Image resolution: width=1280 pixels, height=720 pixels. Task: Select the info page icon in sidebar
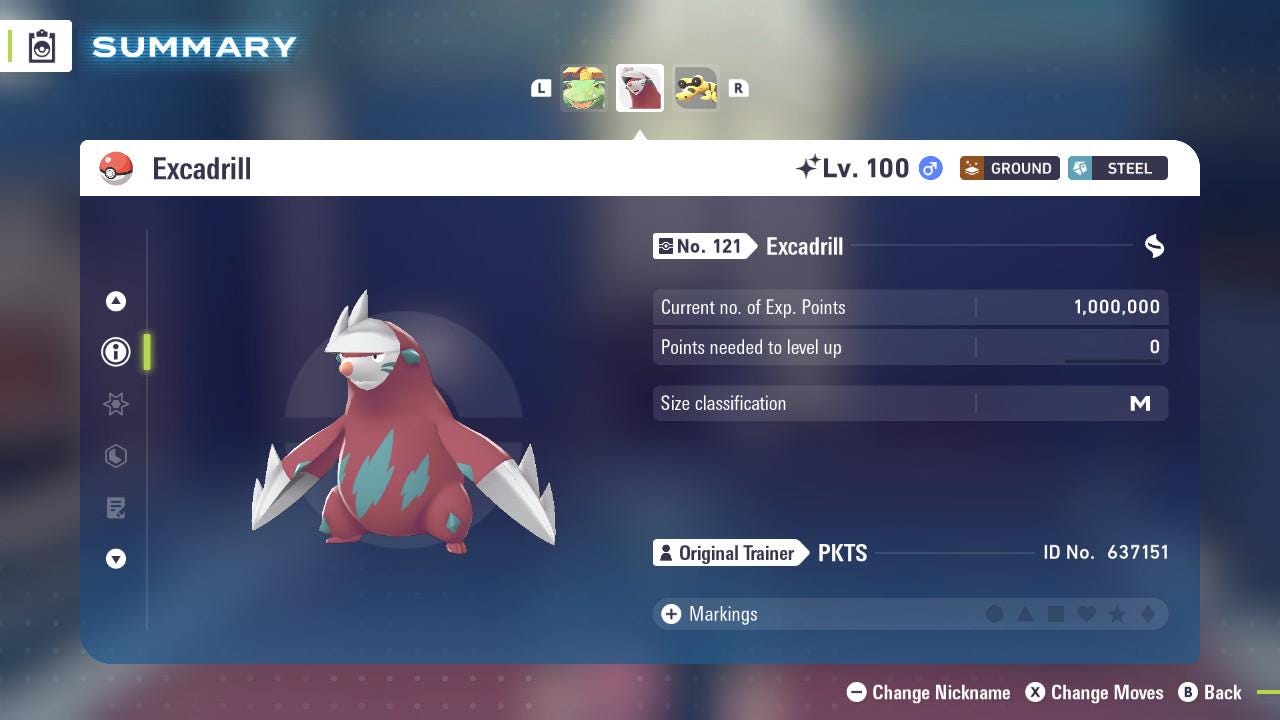116,351
